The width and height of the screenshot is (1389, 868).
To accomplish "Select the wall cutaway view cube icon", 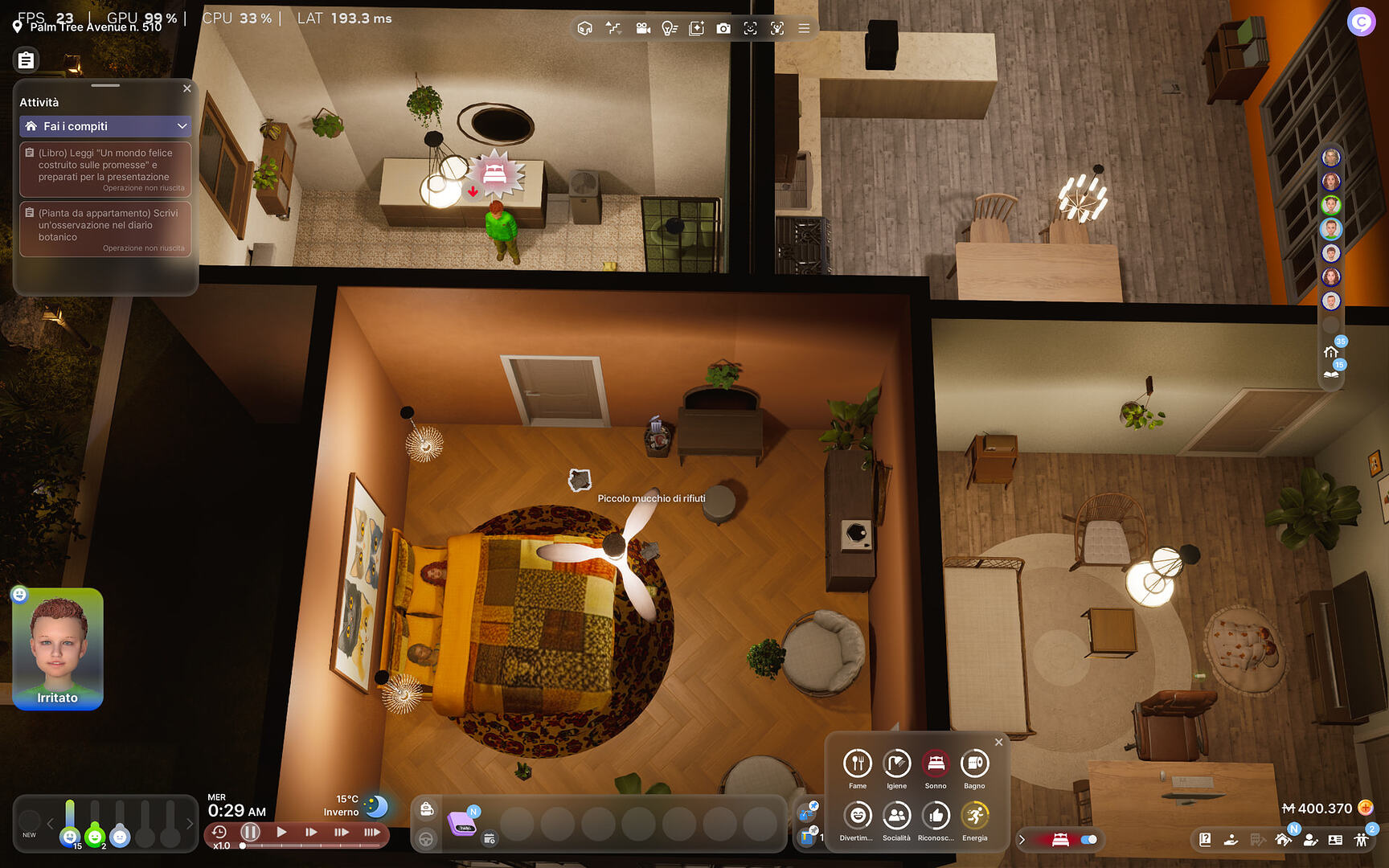I will click(x=585, y=28).
